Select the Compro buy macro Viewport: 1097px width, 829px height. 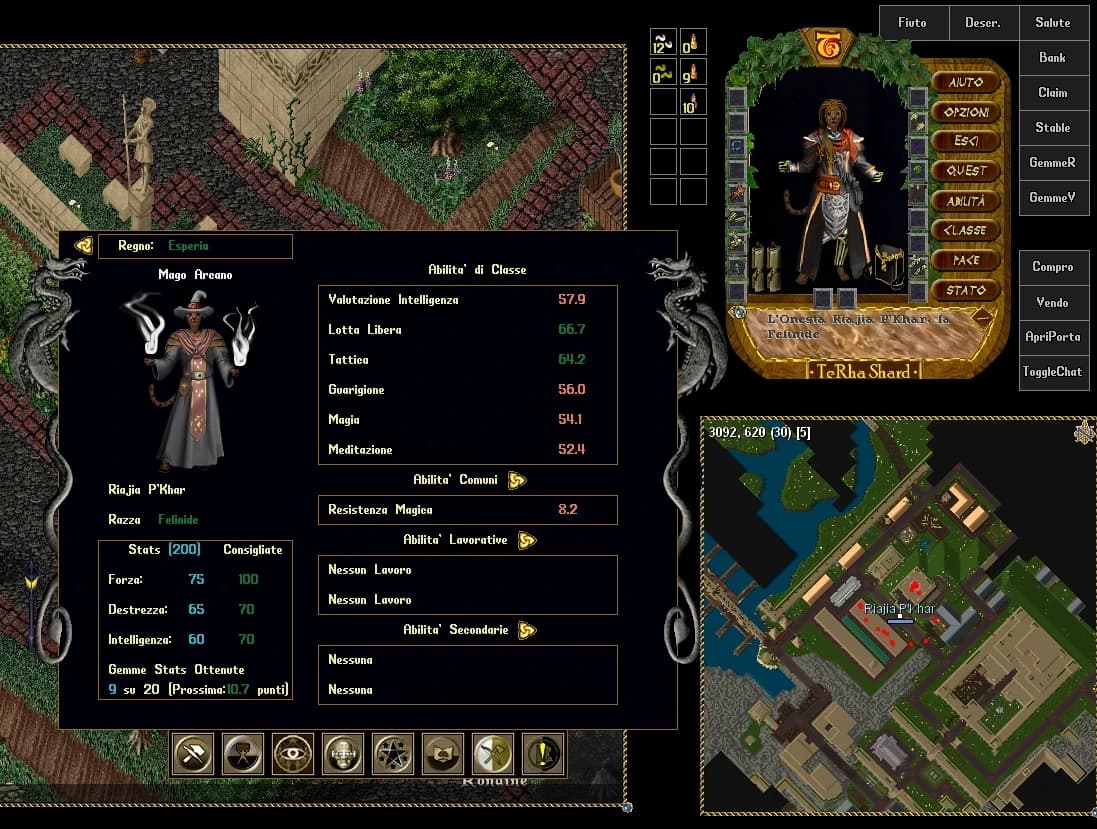pyautogui.click(x=1053, y=267)
